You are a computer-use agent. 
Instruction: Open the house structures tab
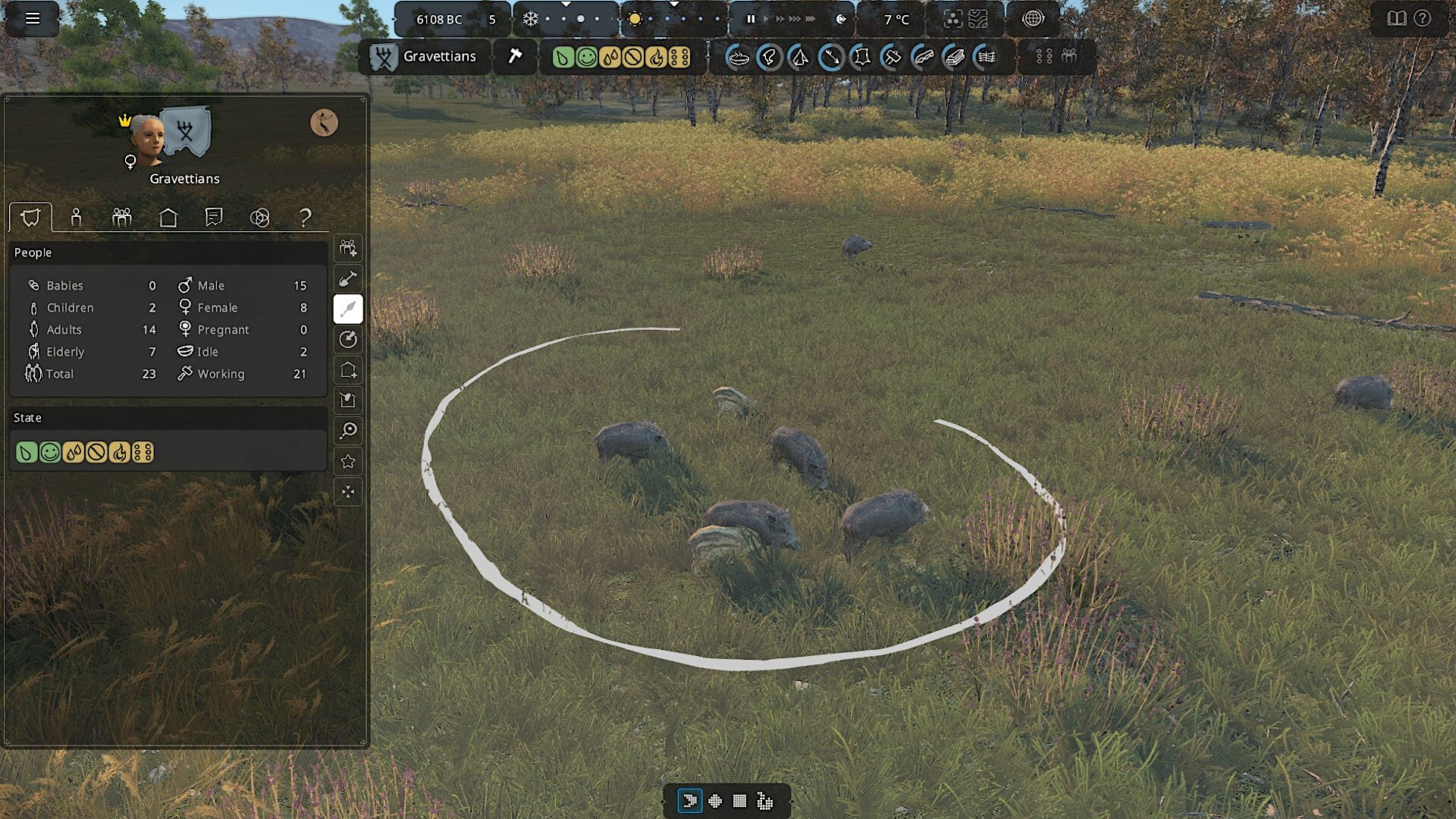tap(168, 218)
